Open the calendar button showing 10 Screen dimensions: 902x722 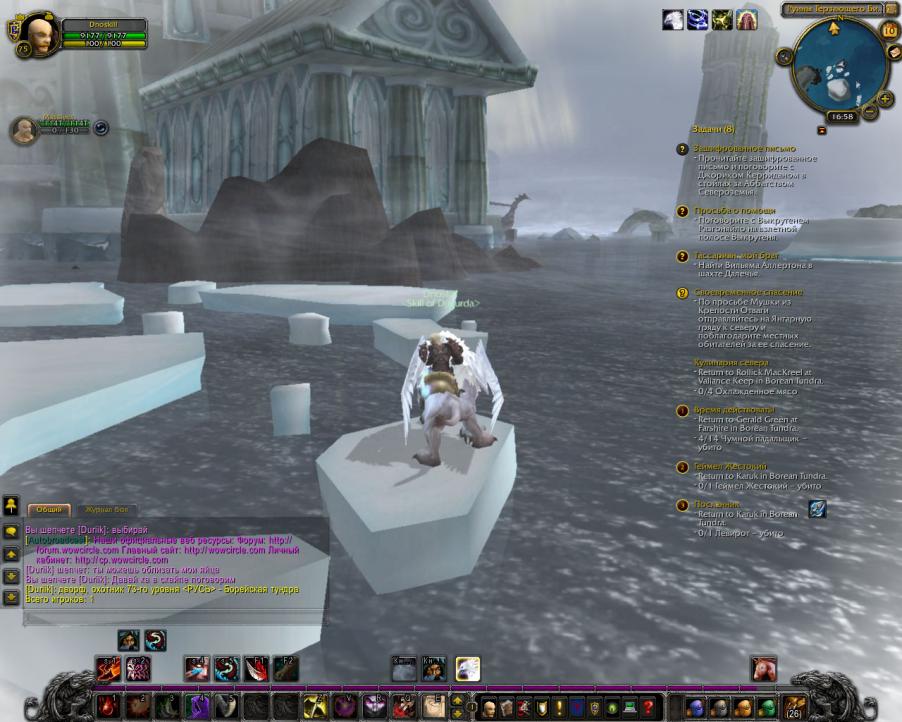tap(889, 30)
